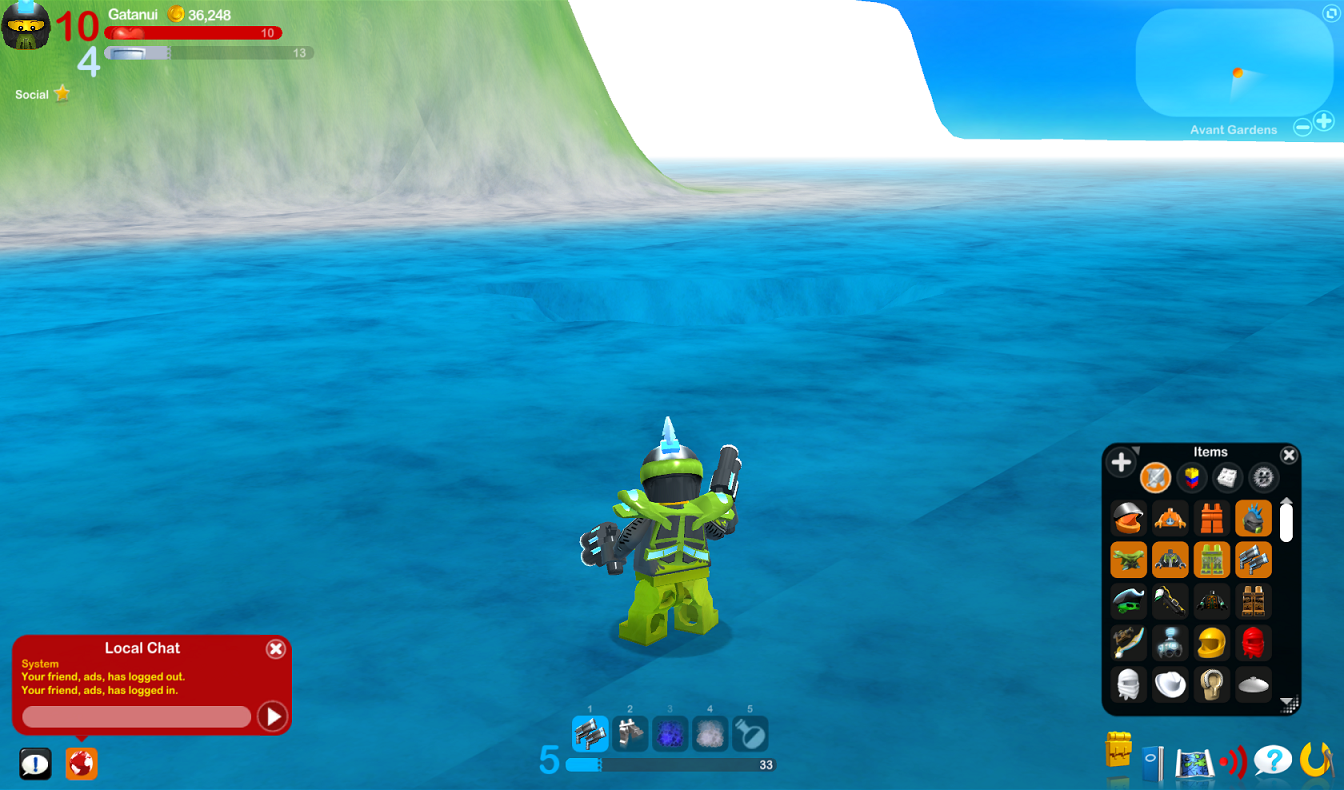Switch to the Models plate tab in Items panel

[x=1226, y=475]
